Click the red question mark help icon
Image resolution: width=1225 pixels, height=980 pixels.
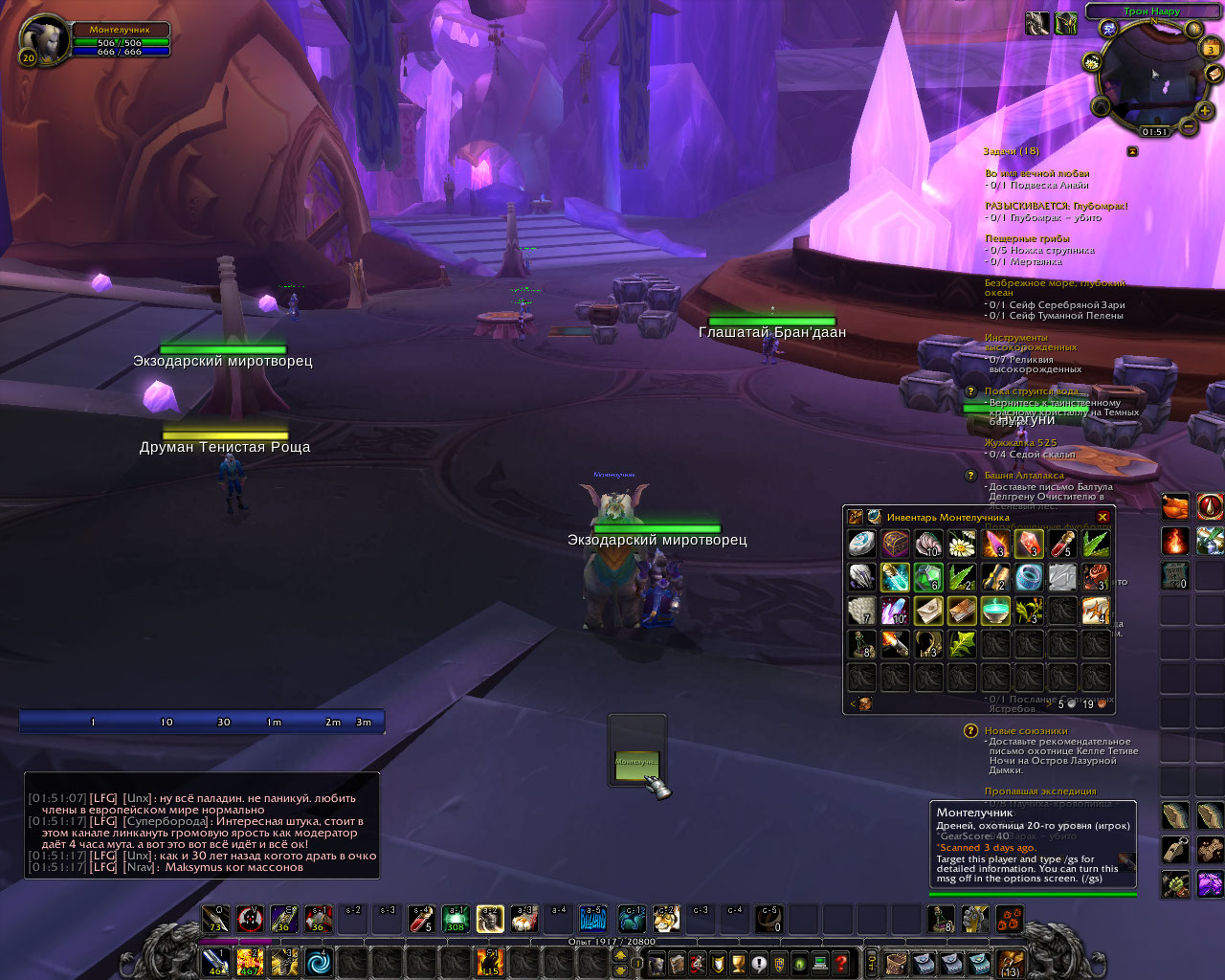point(841,963)
